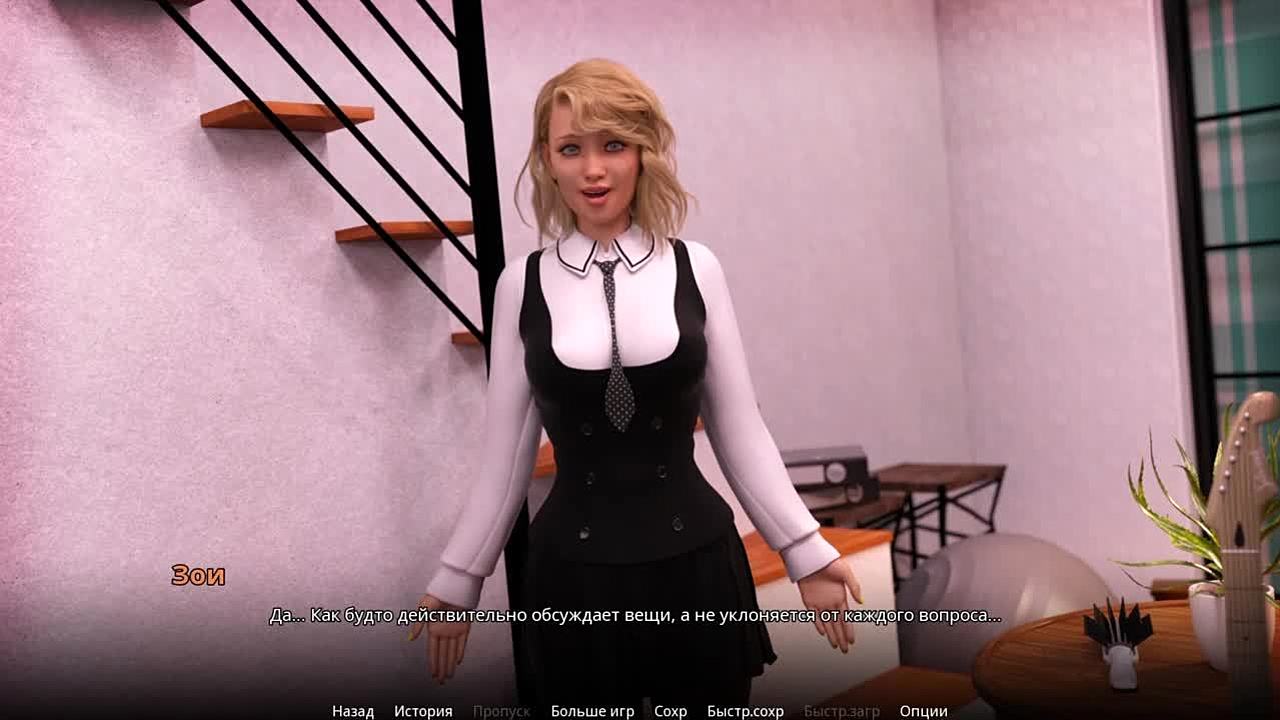Open the История dialogue log

pyautogui.click(x=423, y=711)
